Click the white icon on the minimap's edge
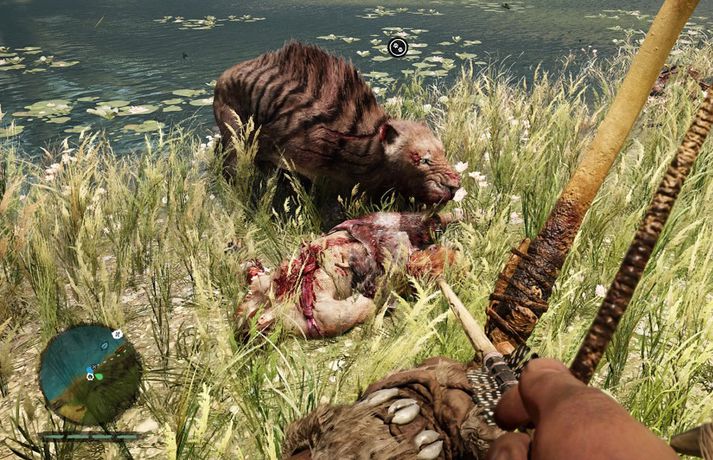 (x=117, y=334)
